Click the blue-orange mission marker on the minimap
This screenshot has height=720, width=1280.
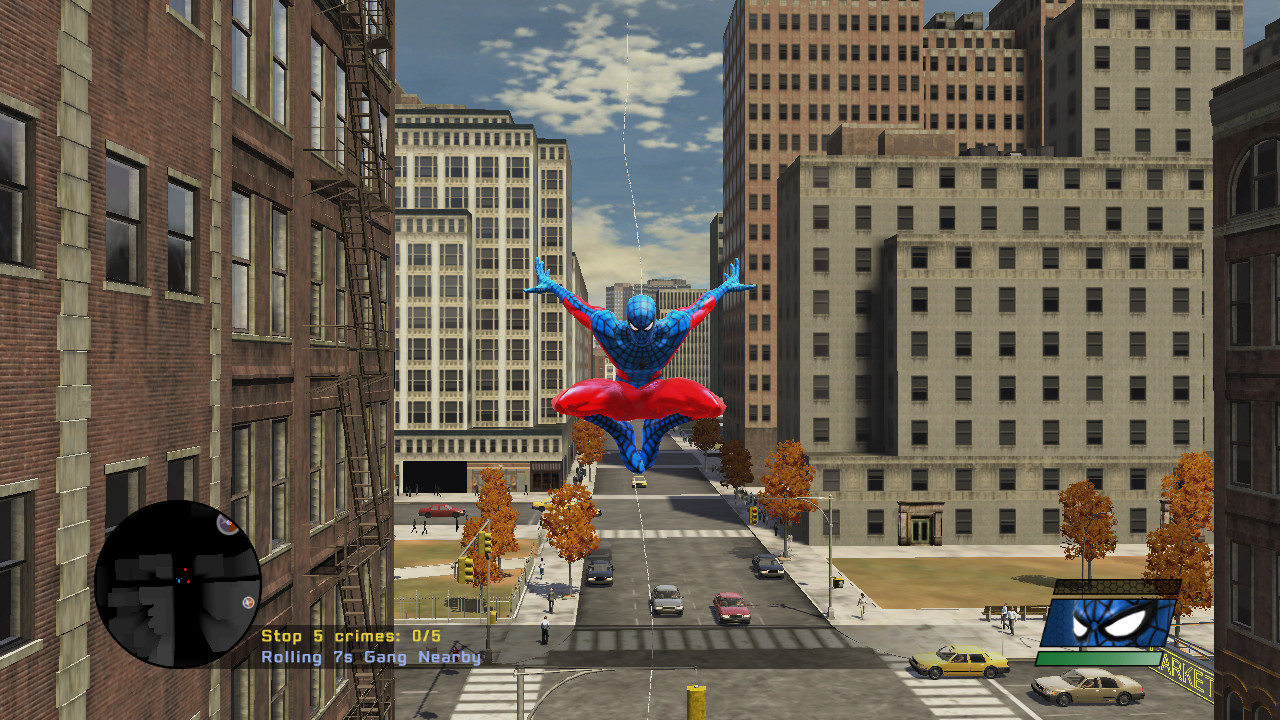click(x=247, y=602)
